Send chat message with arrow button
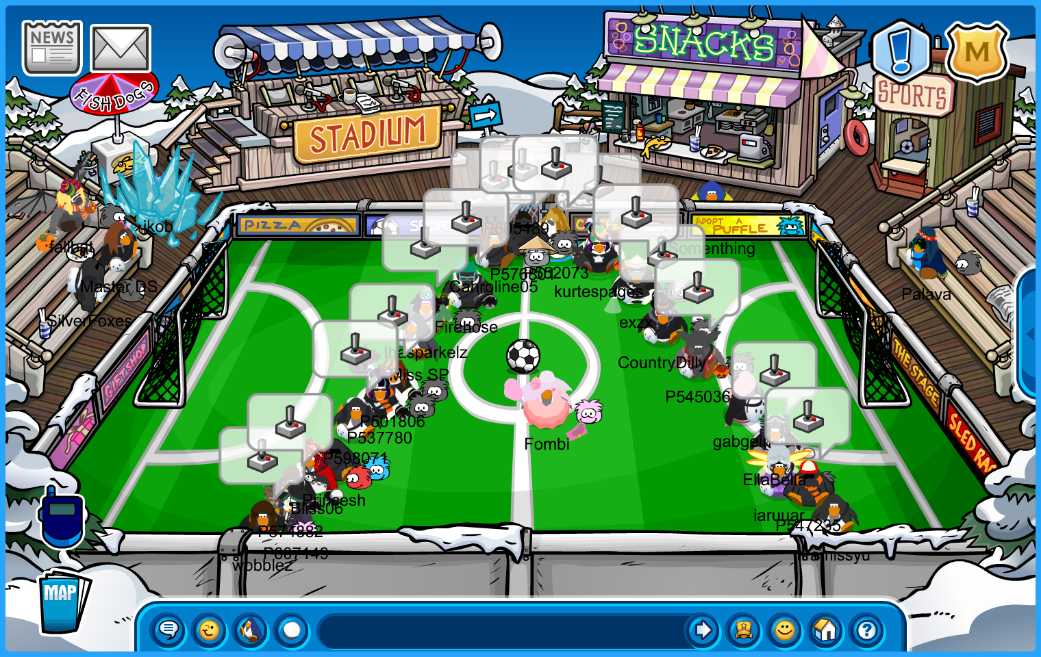1041x657 pixels. 703,630
